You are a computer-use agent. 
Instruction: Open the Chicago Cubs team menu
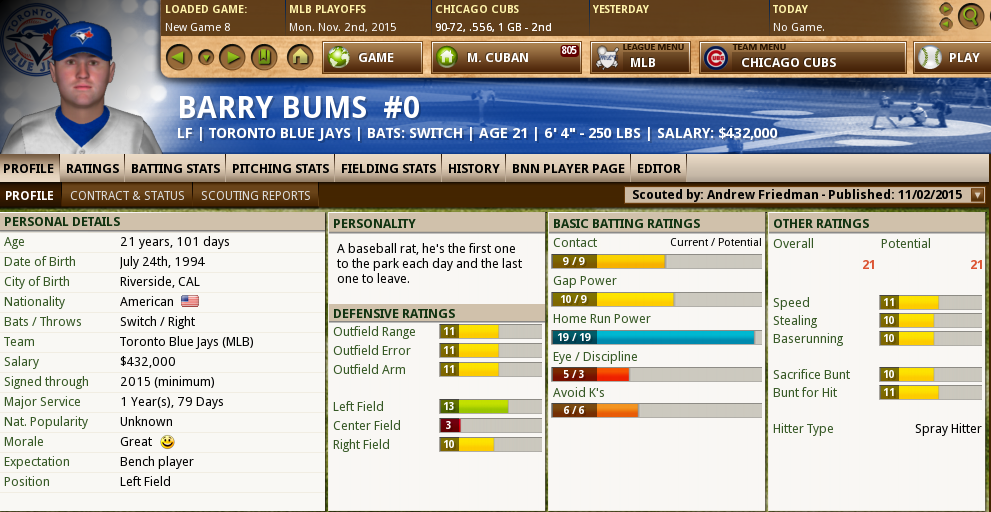803,57
